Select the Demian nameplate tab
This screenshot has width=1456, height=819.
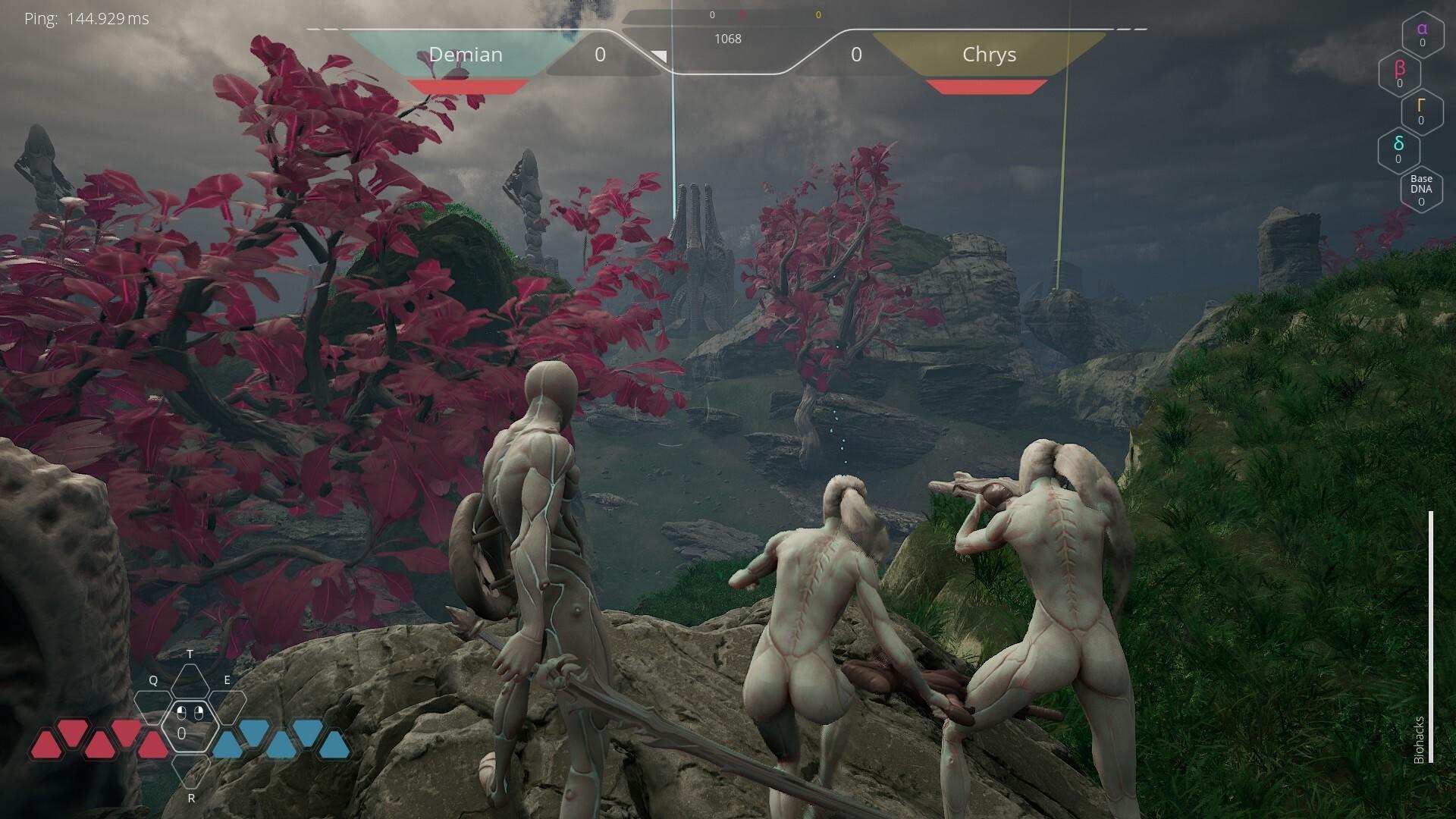click(466, 54)
